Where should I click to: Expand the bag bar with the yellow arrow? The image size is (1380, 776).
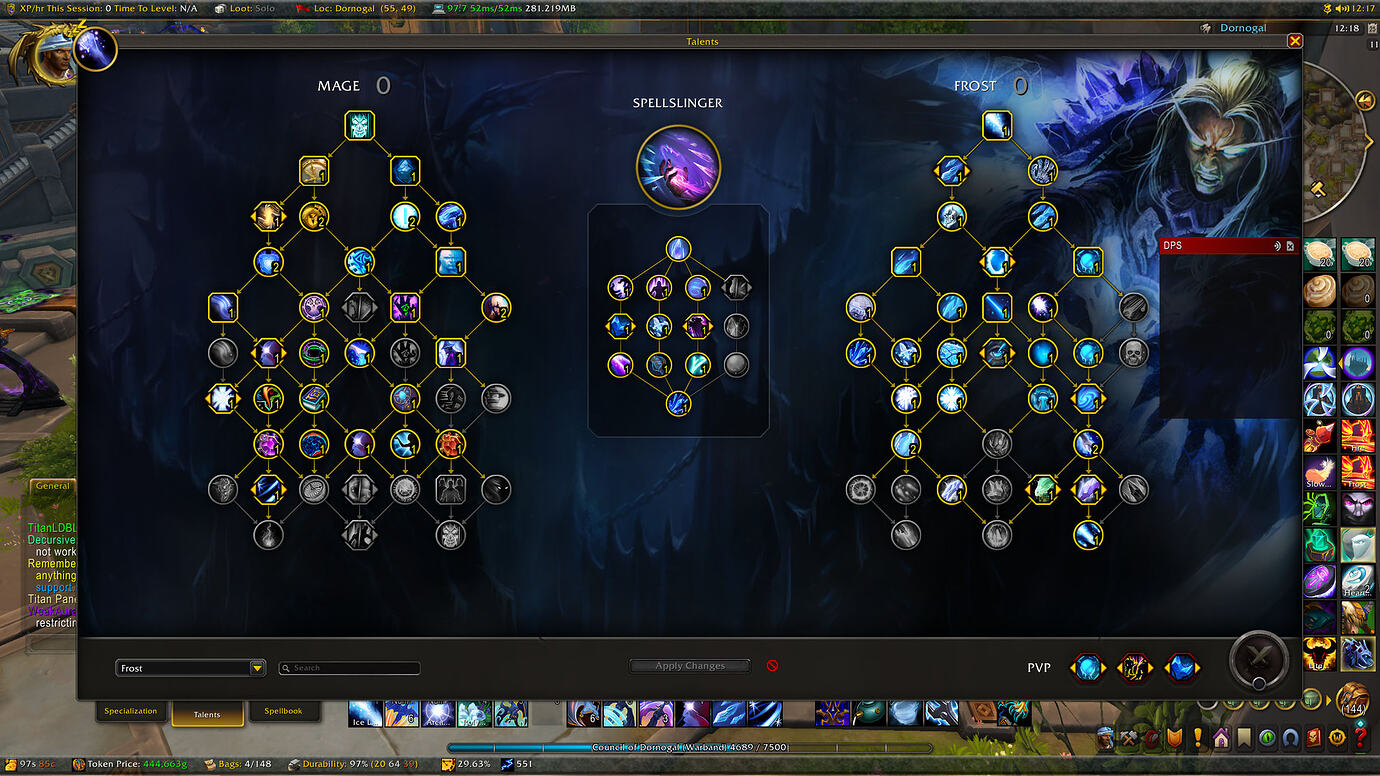[1328, 699]
